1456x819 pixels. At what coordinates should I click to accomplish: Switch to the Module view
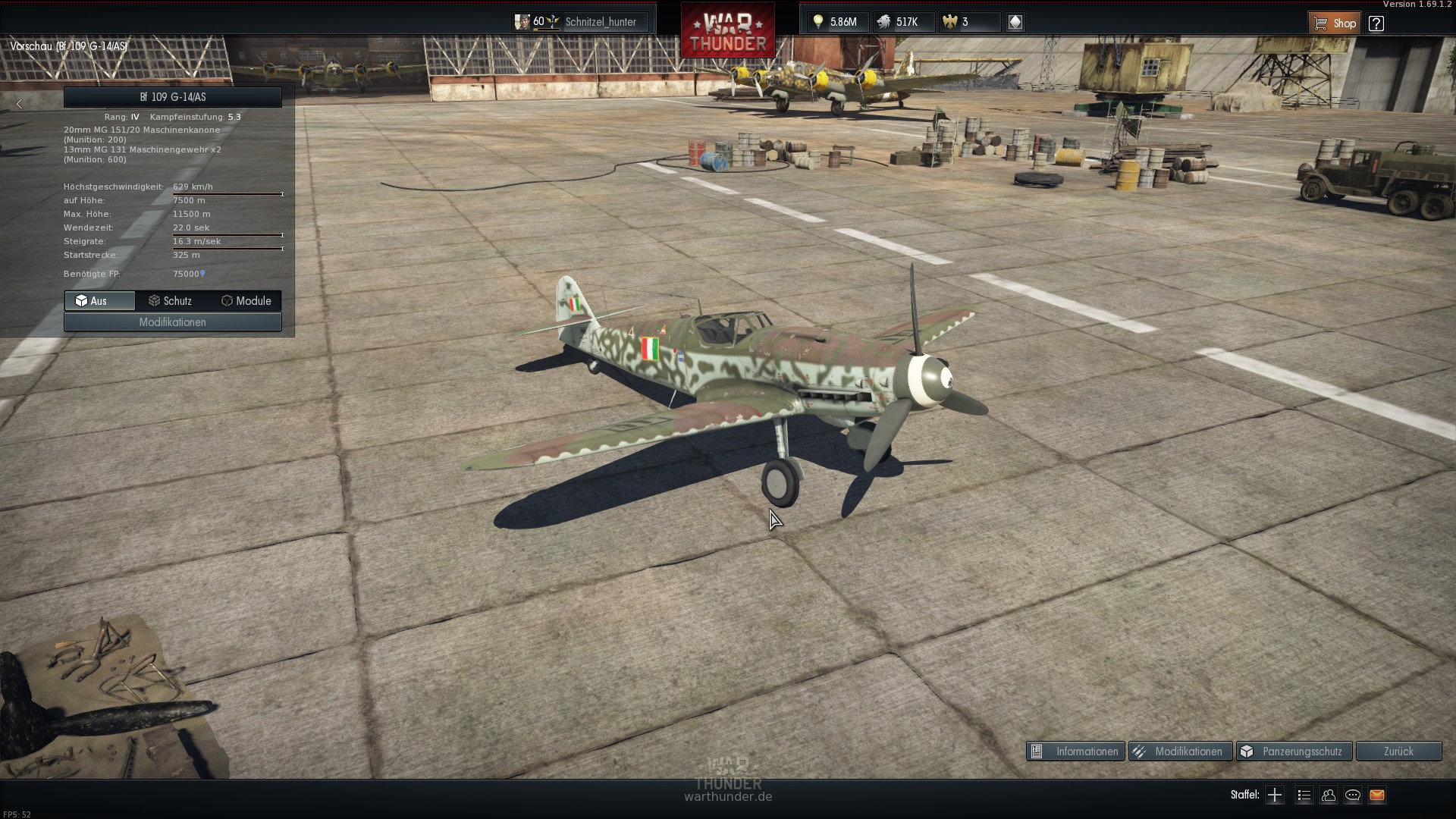coord(246,301)
